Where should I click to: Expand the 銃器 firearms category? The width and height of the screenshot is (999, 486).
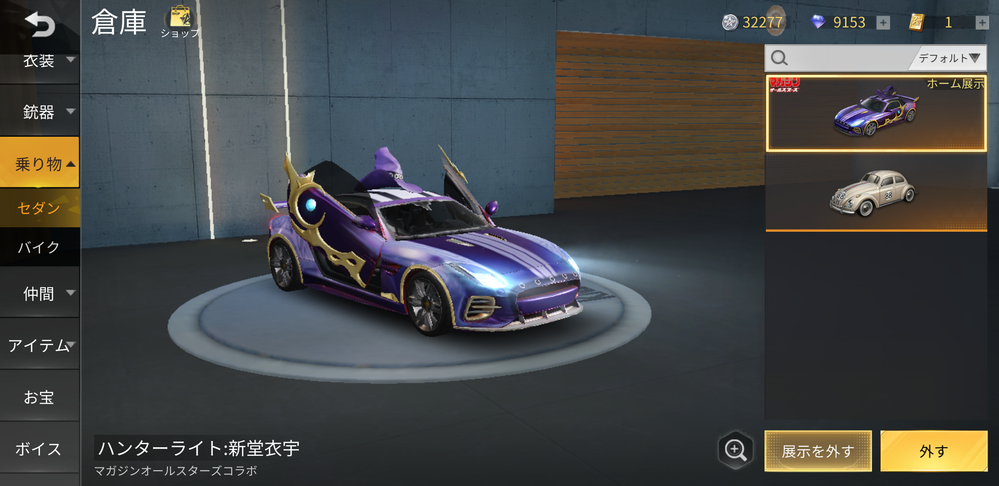tap(40, 111)
